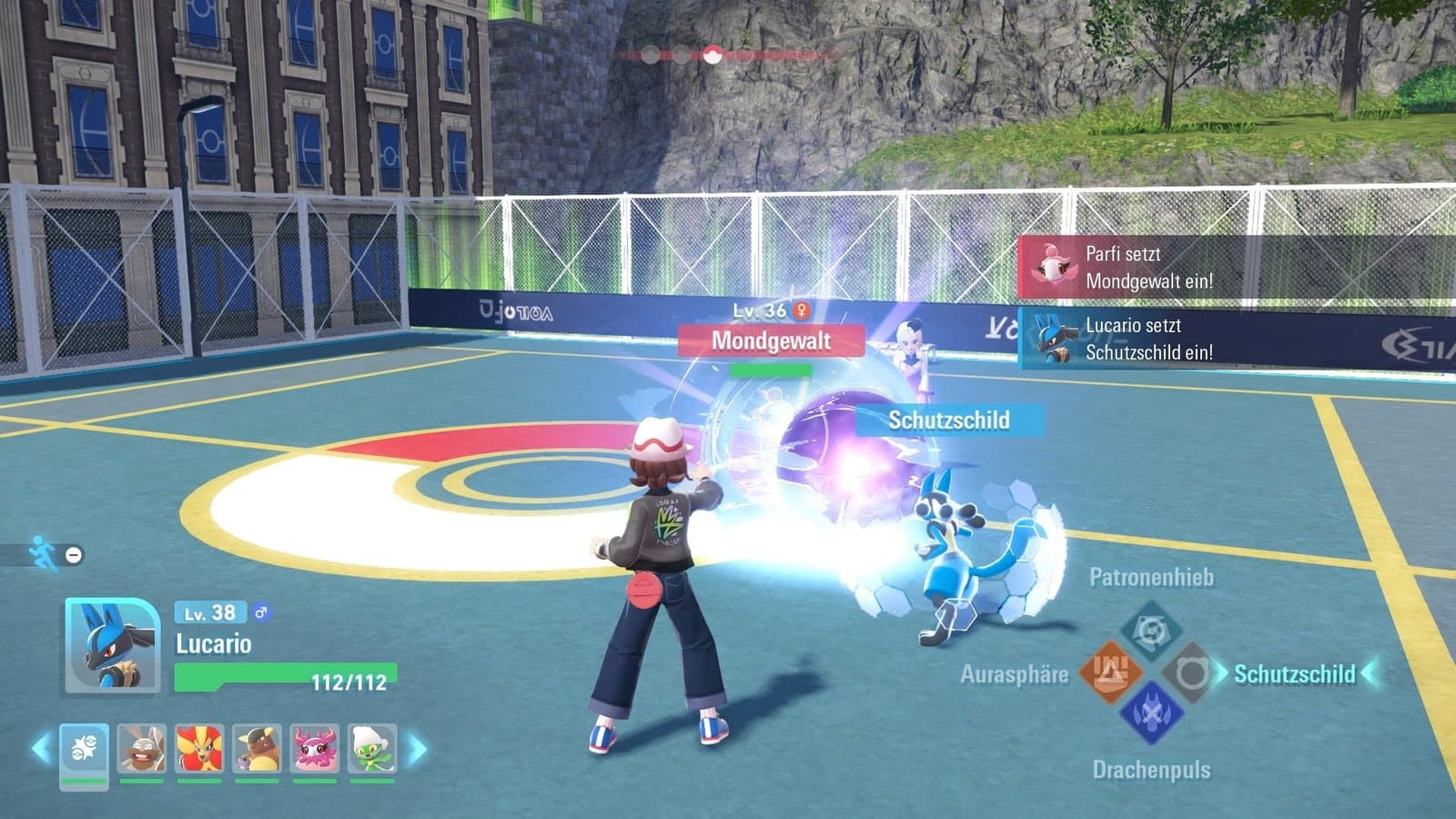Choose the red-maned lion Pokémon slot
Screen dimensions: 1456x819
pos(200,750)
